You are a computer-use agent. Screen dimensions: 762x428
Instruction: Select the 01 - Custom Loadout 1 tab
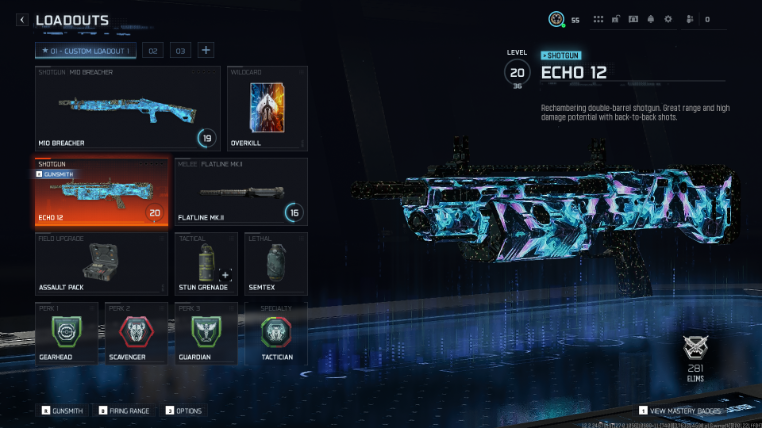click(87, 50)
